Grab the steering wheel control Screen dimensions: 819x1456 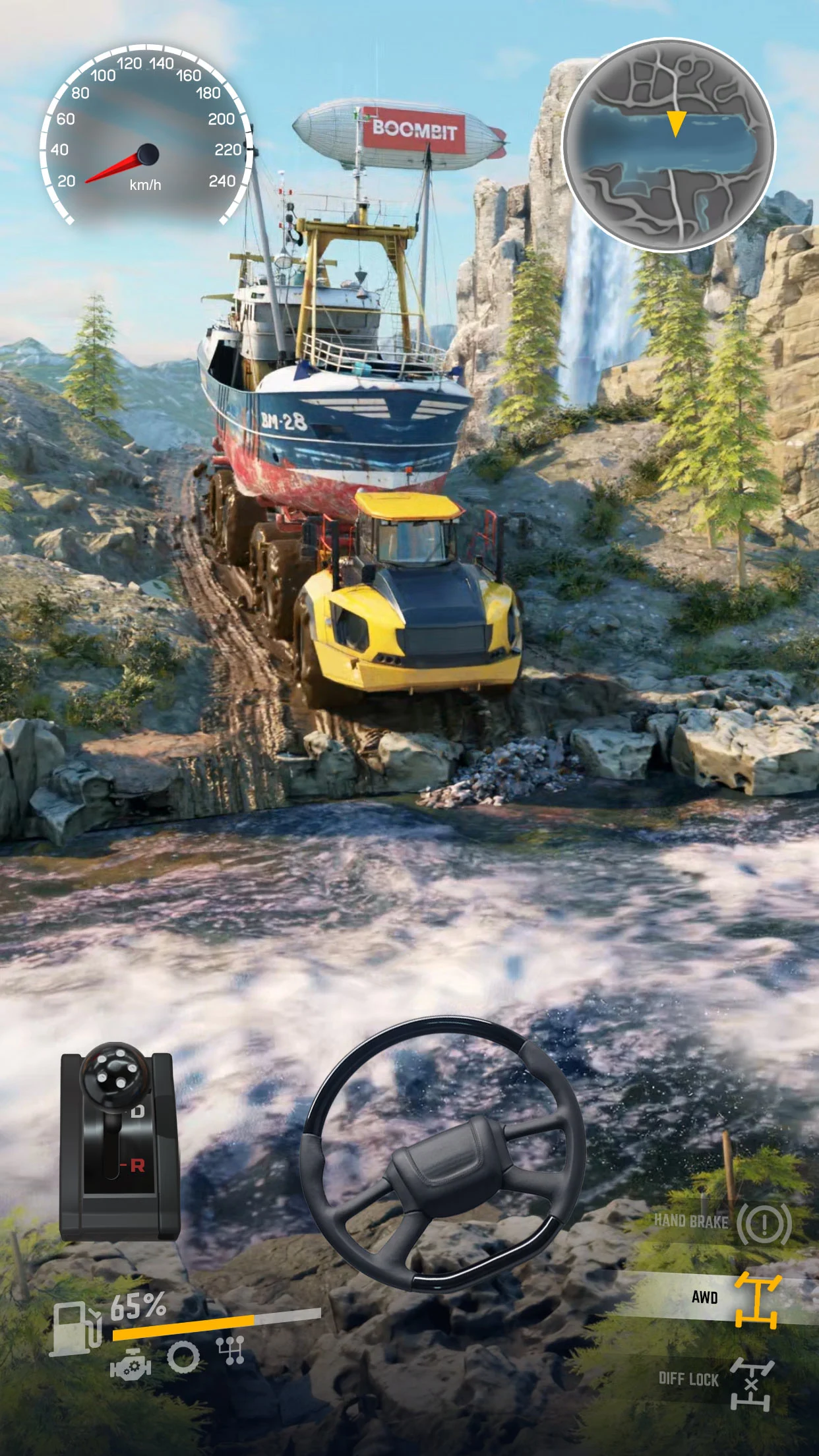442,1153
